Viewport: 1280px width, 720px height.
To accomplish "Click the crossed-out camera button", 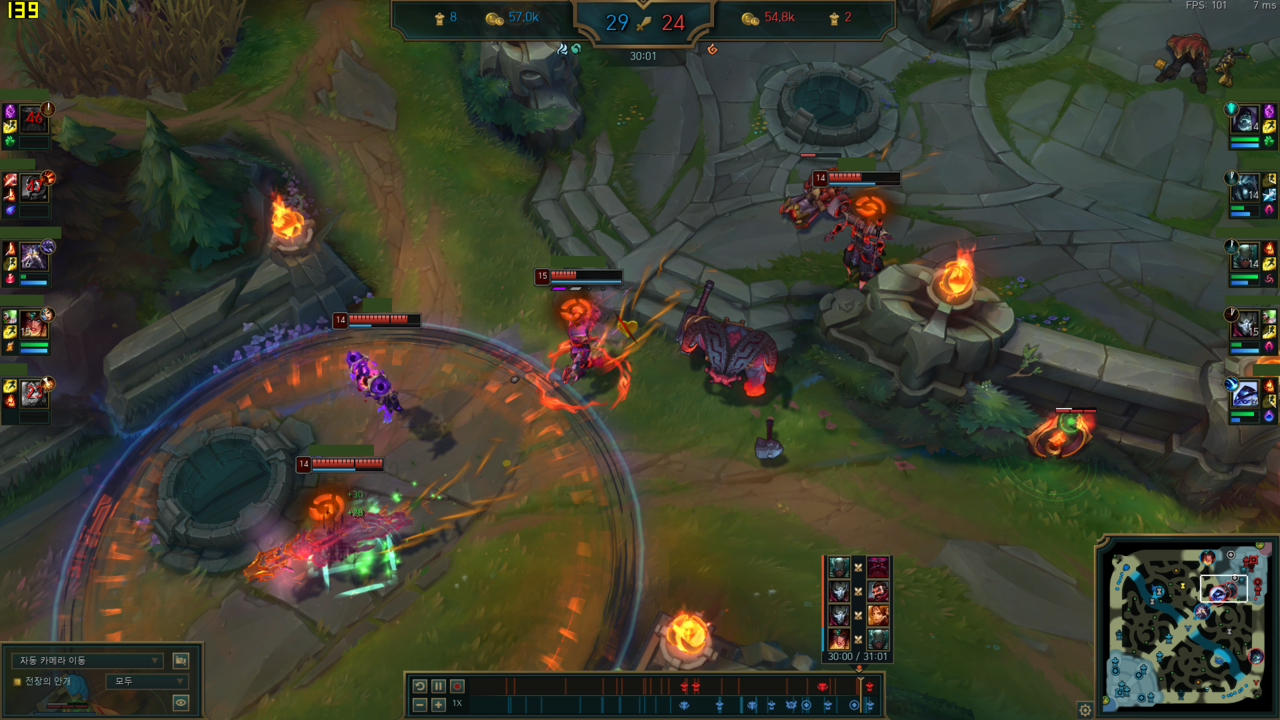I will (181, 660).
